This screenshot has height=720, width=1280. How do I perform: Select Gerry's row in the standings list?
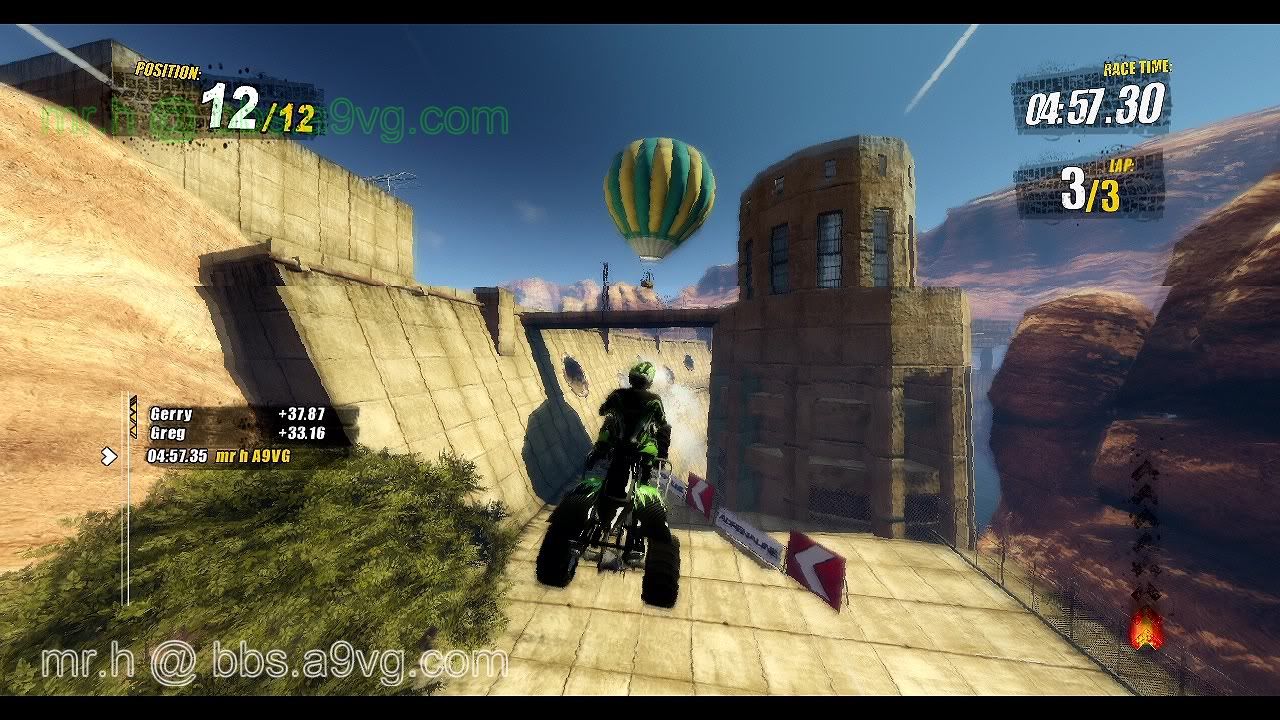click(237, 414)
